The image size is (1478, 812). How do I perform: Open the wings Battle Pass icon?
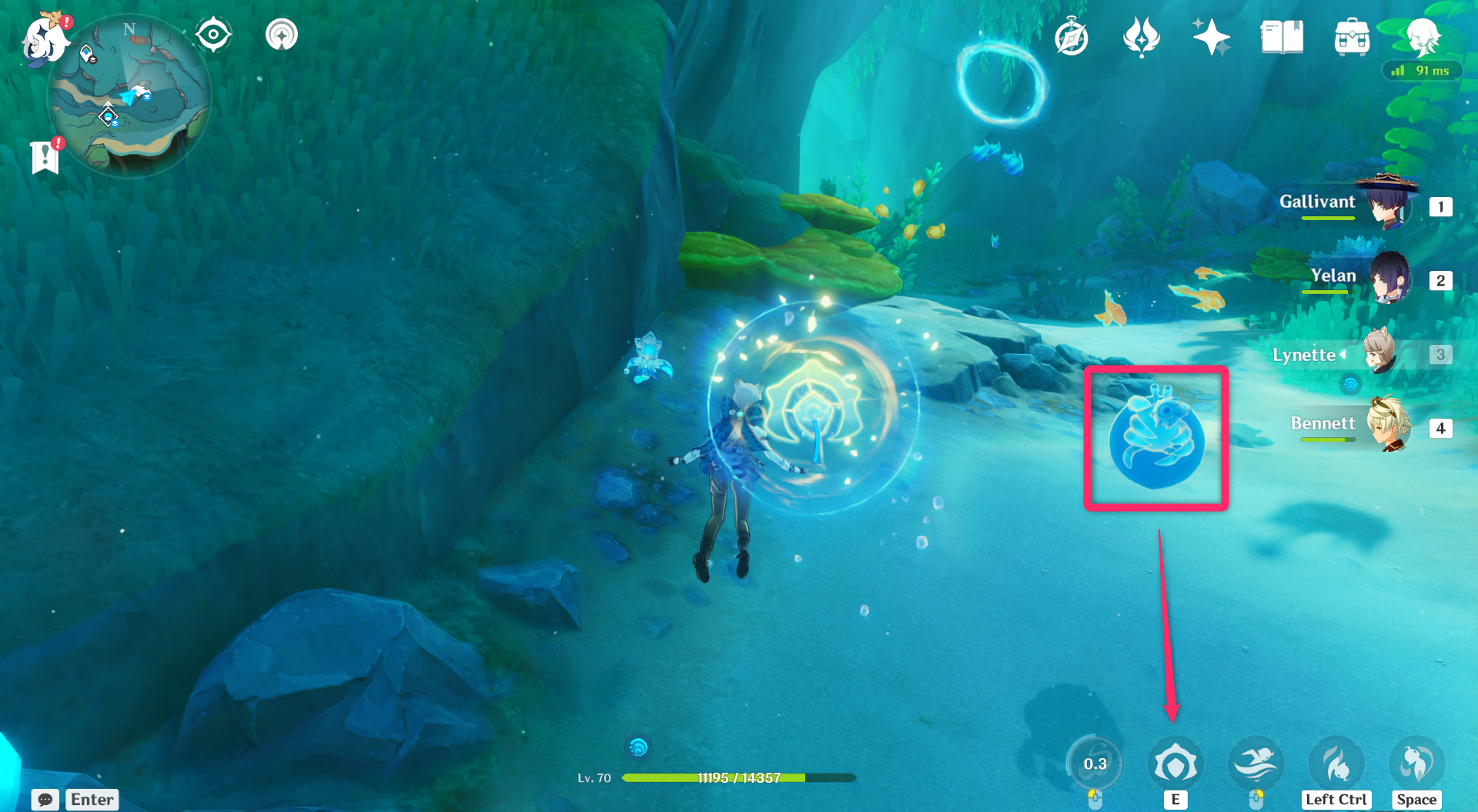pyautogui.click(x=1142, y=38)
